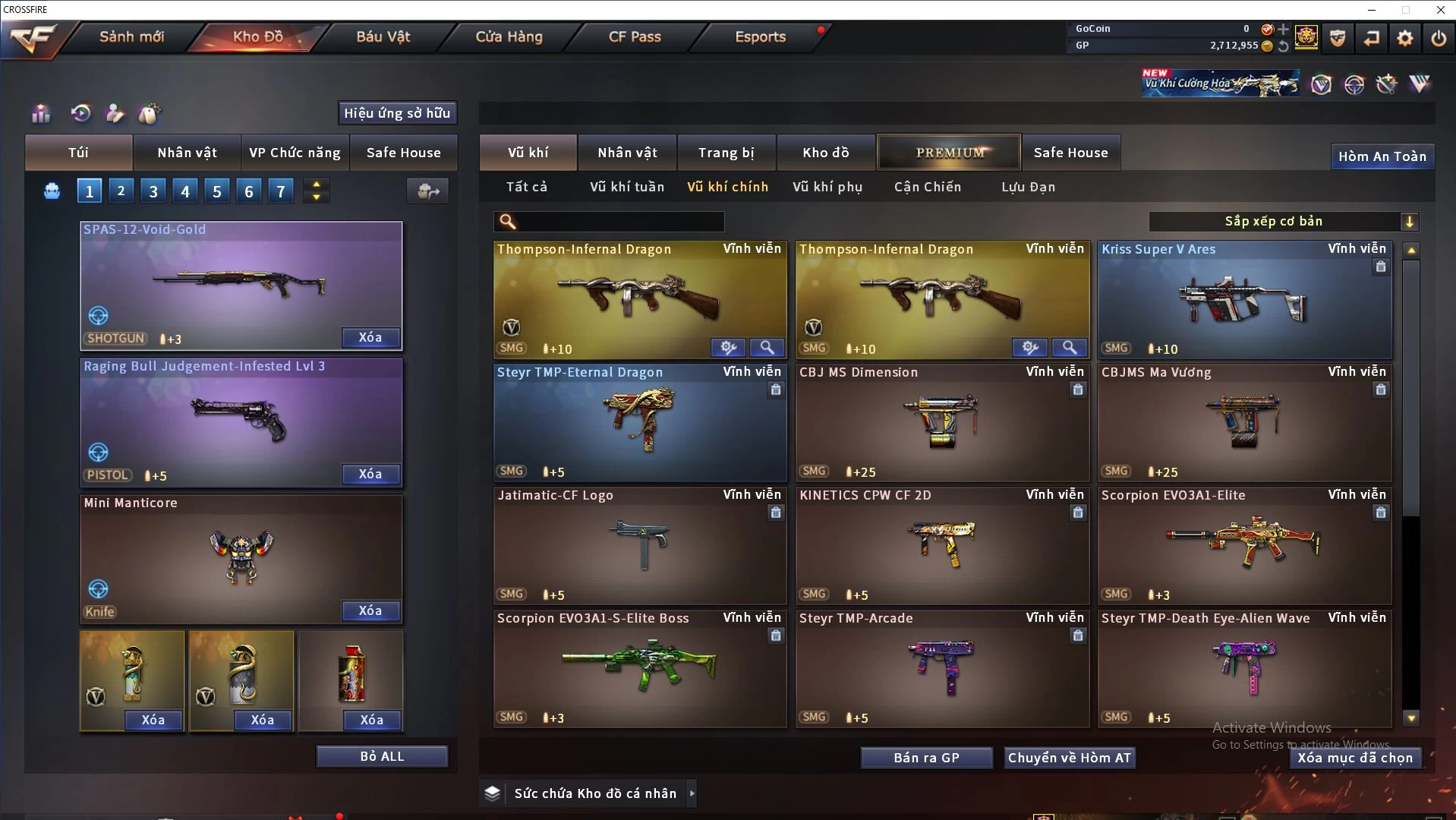Open the Hòm An Toàn safe box
The height and width of the screenshot is (820, 1456).
point(1382,156)
